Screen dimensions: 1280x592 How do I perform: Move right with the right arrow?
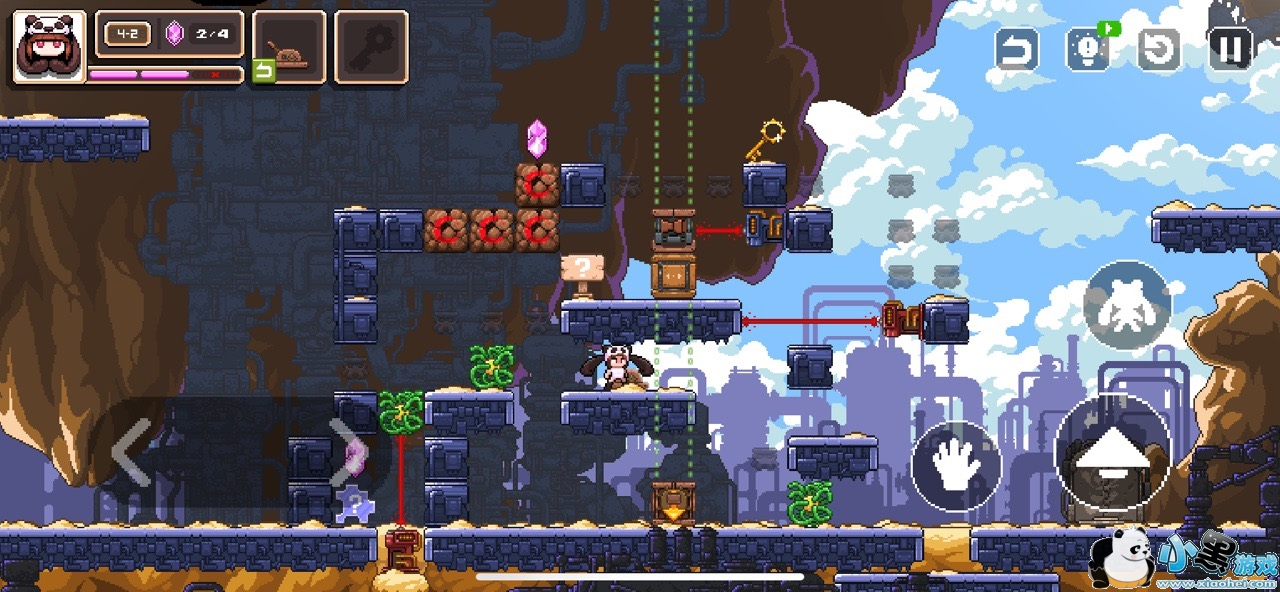pos(343,452)
